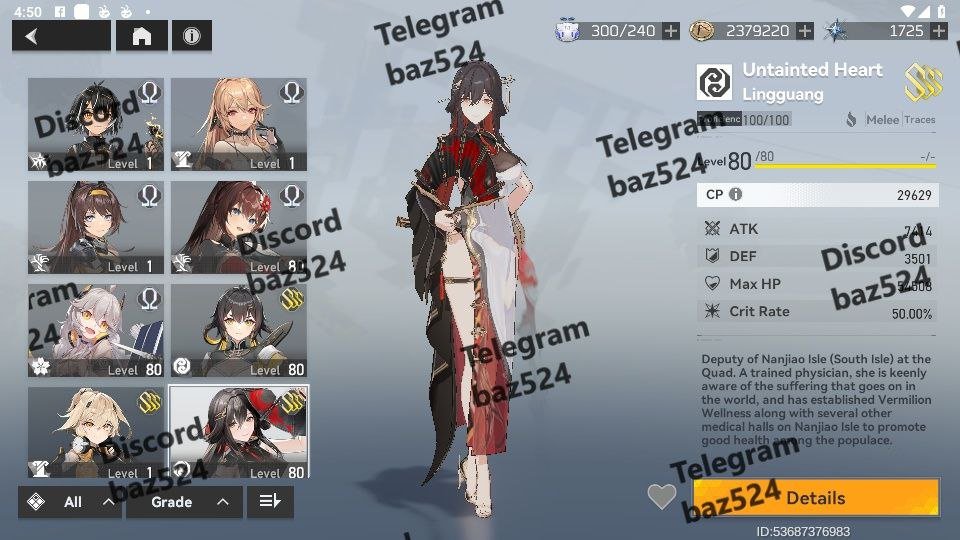Show the CP info tooltip icon

(x=736, y=194)
